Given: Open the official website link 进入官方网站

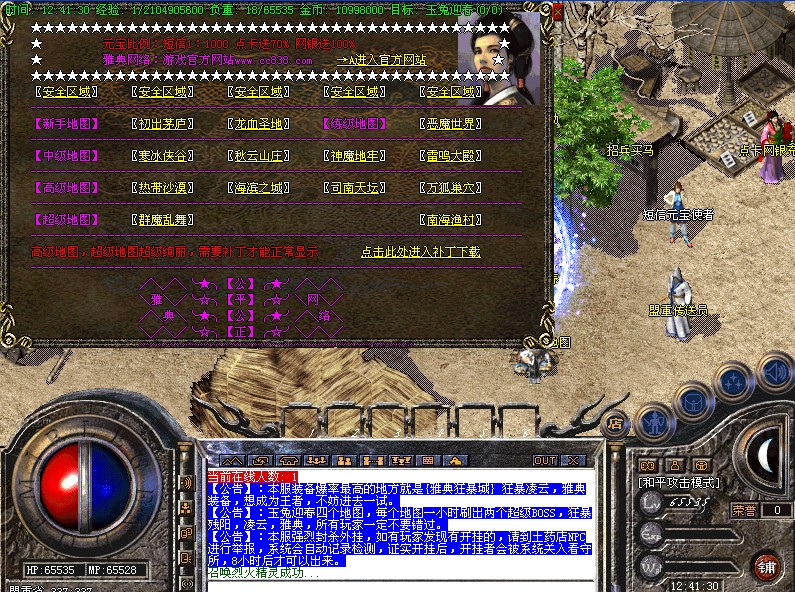Looking at the screenshot, I should [383, 60].
